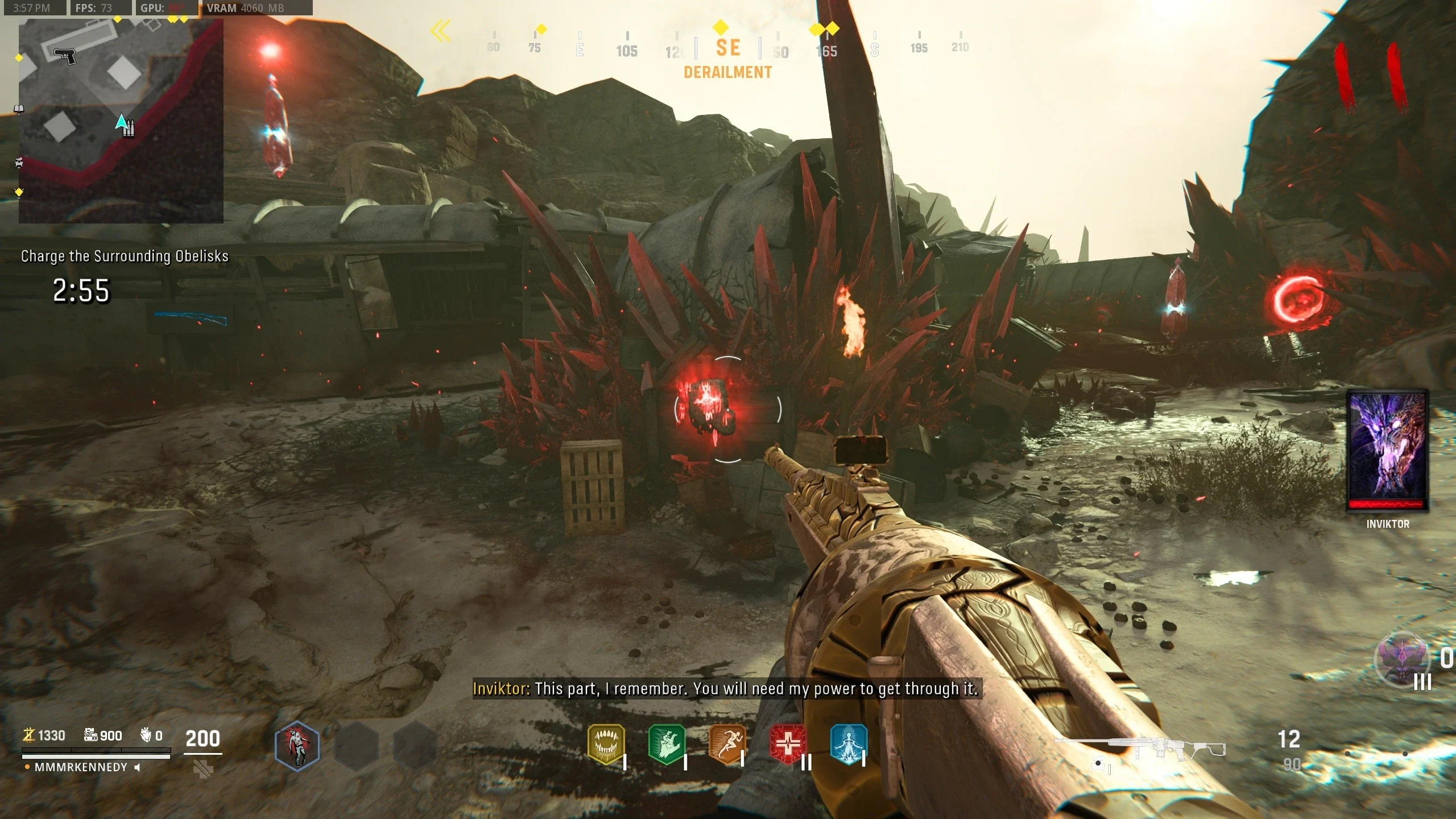
Task: Click the zombie covenant hexagon slot
Action: click(297, 746)
